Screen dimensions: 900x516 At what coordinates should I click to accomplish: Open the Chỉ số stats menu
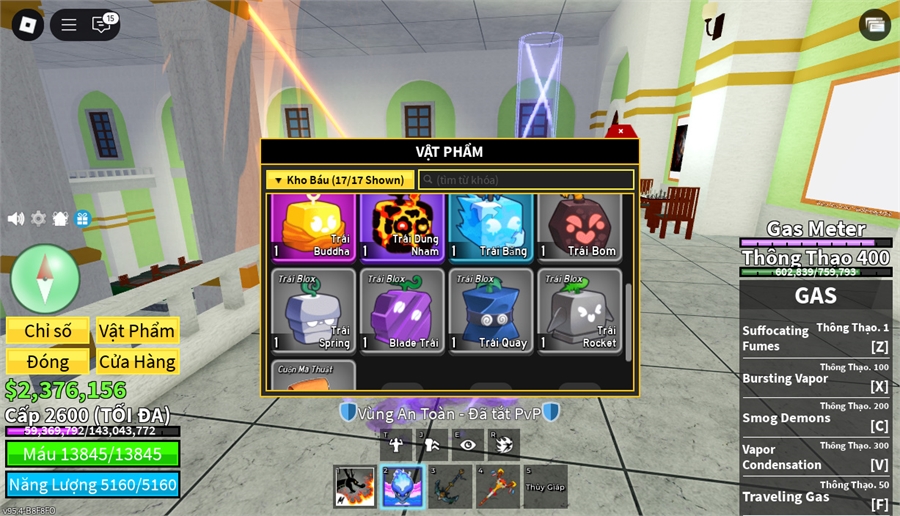[x=48, y=331]
